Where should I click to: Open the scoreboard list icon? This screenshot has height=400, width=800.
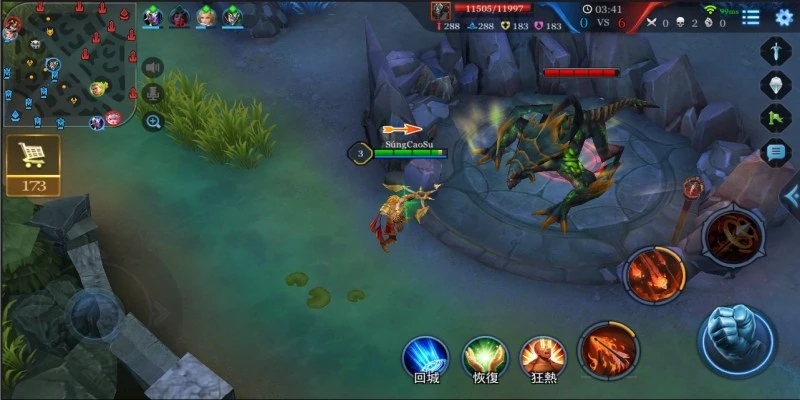(x=751, y=16)
